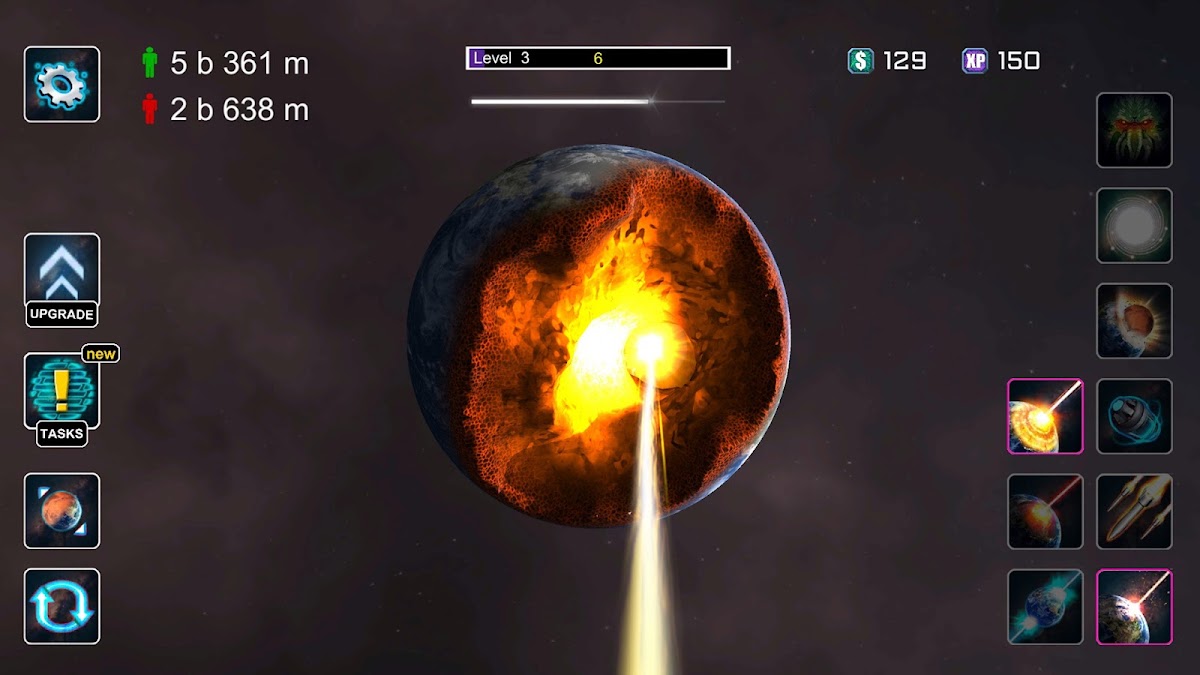Open the planet selection button
The width and height of the screenshot is (1200, 675).
[x=62, y=511]
